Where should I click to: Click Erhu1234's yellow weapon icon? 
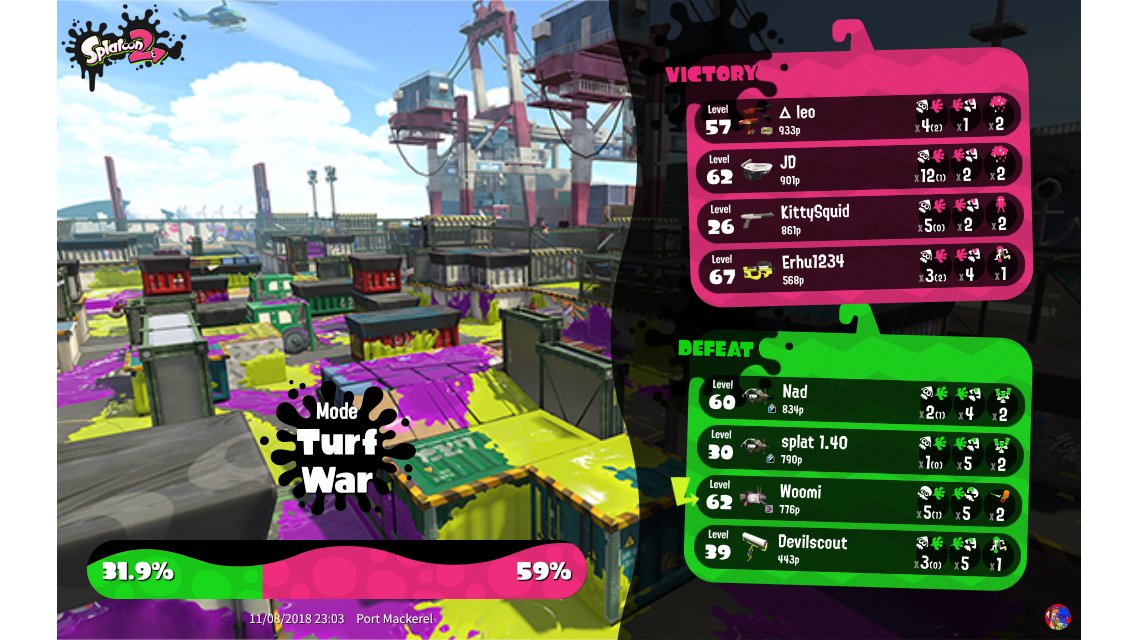tap(757, 270)
